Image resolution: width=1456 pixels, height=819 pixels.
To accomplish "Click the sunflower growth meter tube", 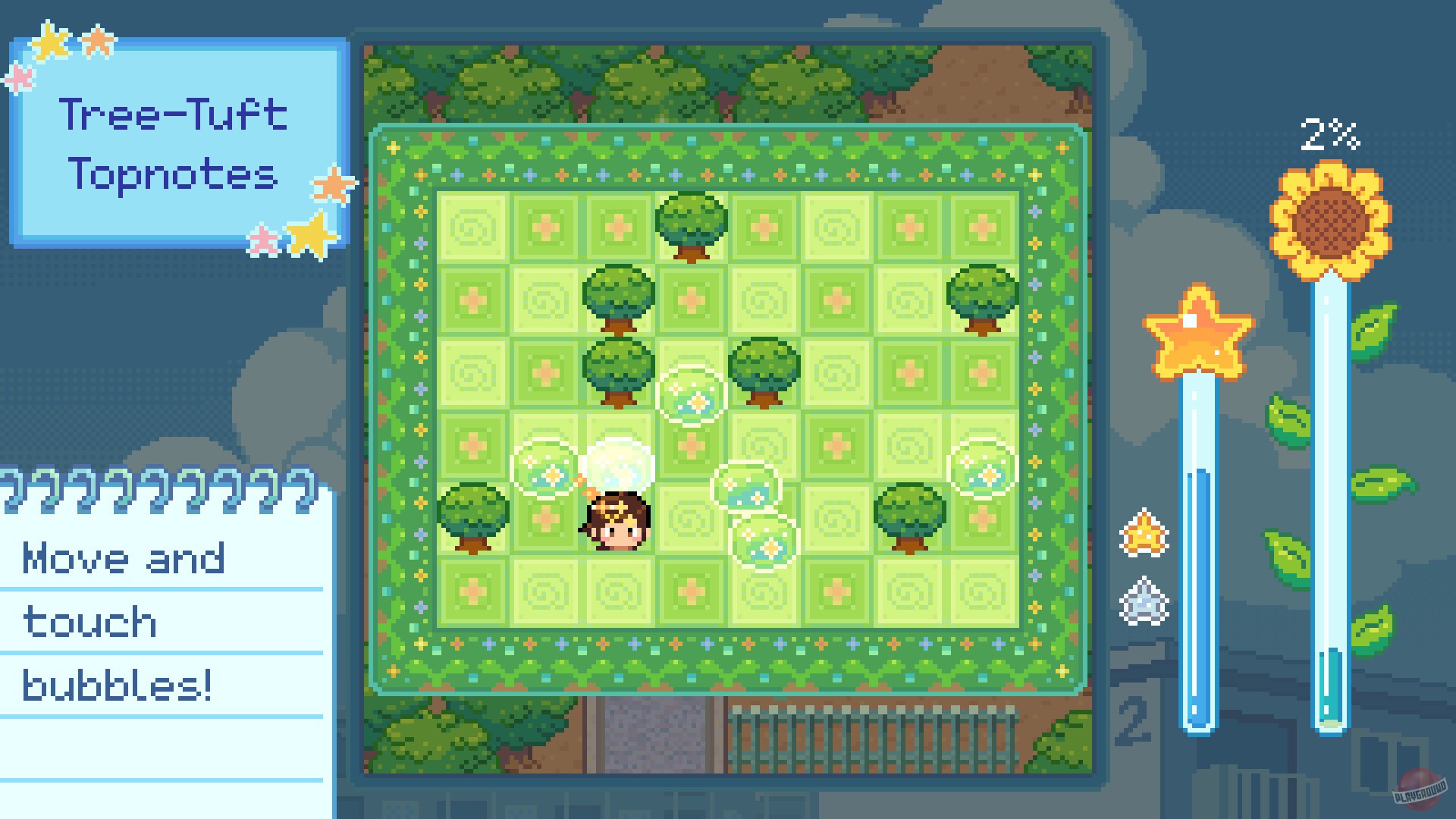I will (1332, 493).
